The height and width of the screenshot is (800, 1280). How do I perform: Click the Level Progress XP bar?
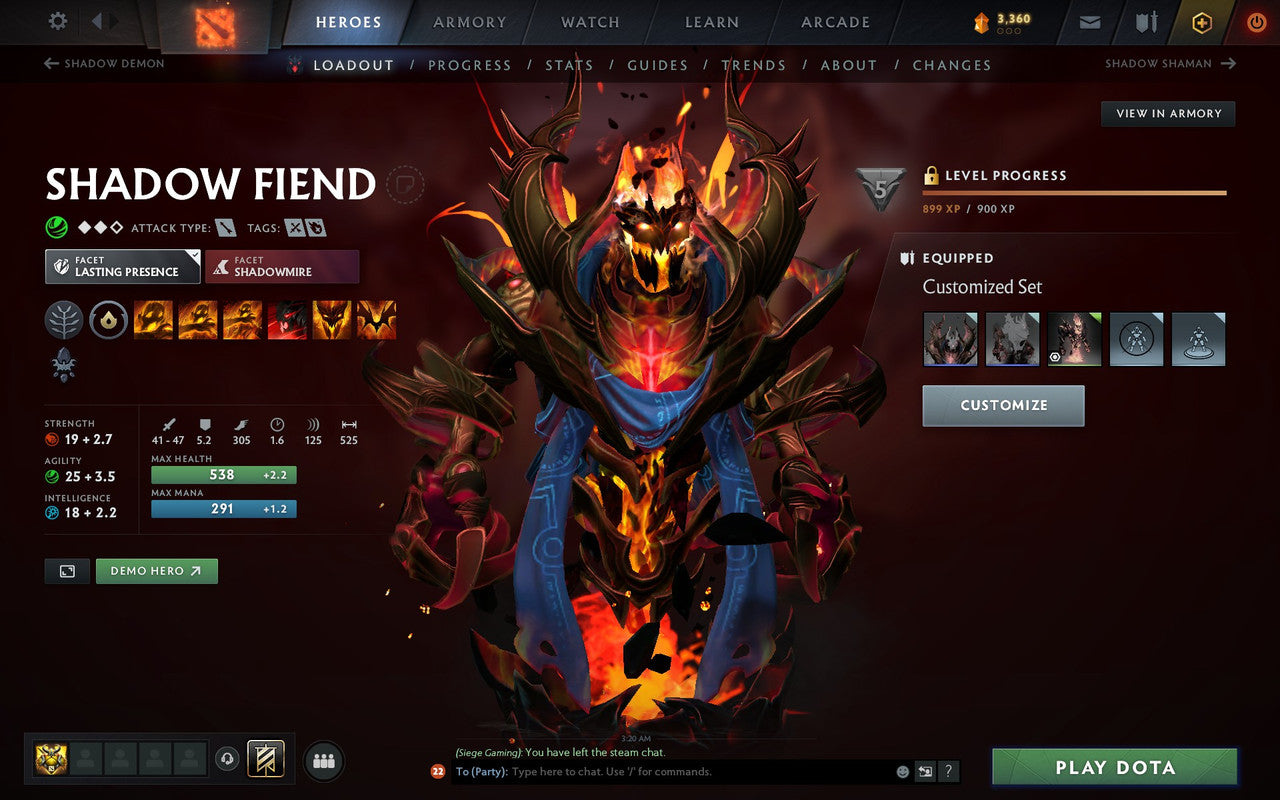1075,192
